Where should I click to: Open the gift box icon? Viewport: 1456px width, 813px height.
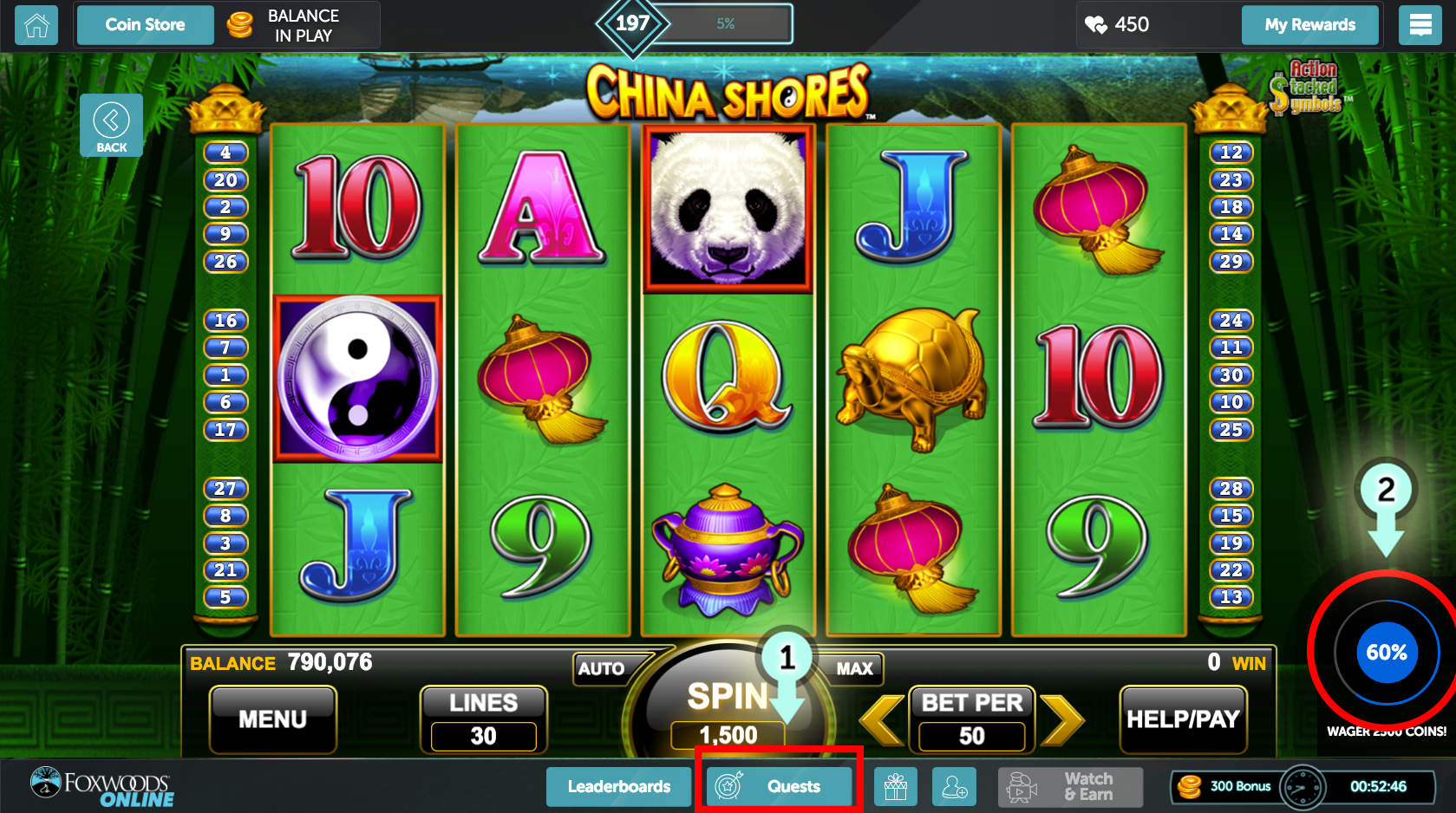click(895, 787)
